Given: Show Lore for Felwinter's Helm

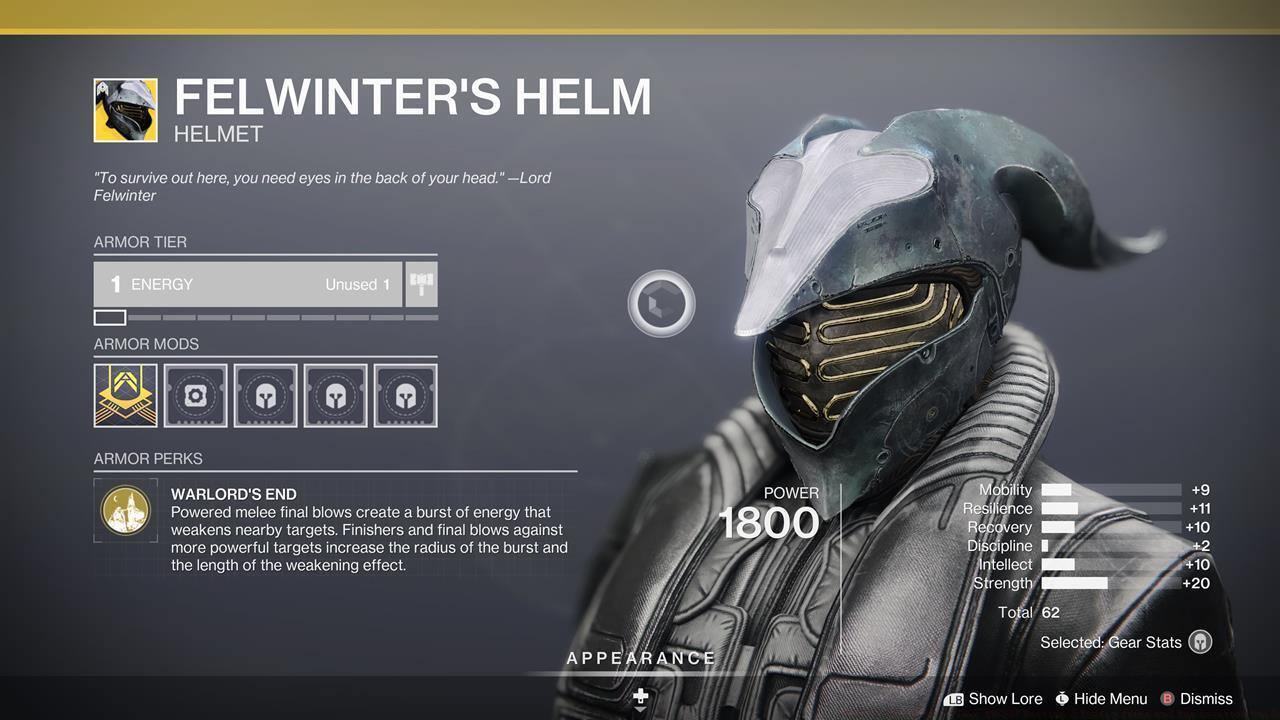Looking at the screenshot, I should (994, 699).
